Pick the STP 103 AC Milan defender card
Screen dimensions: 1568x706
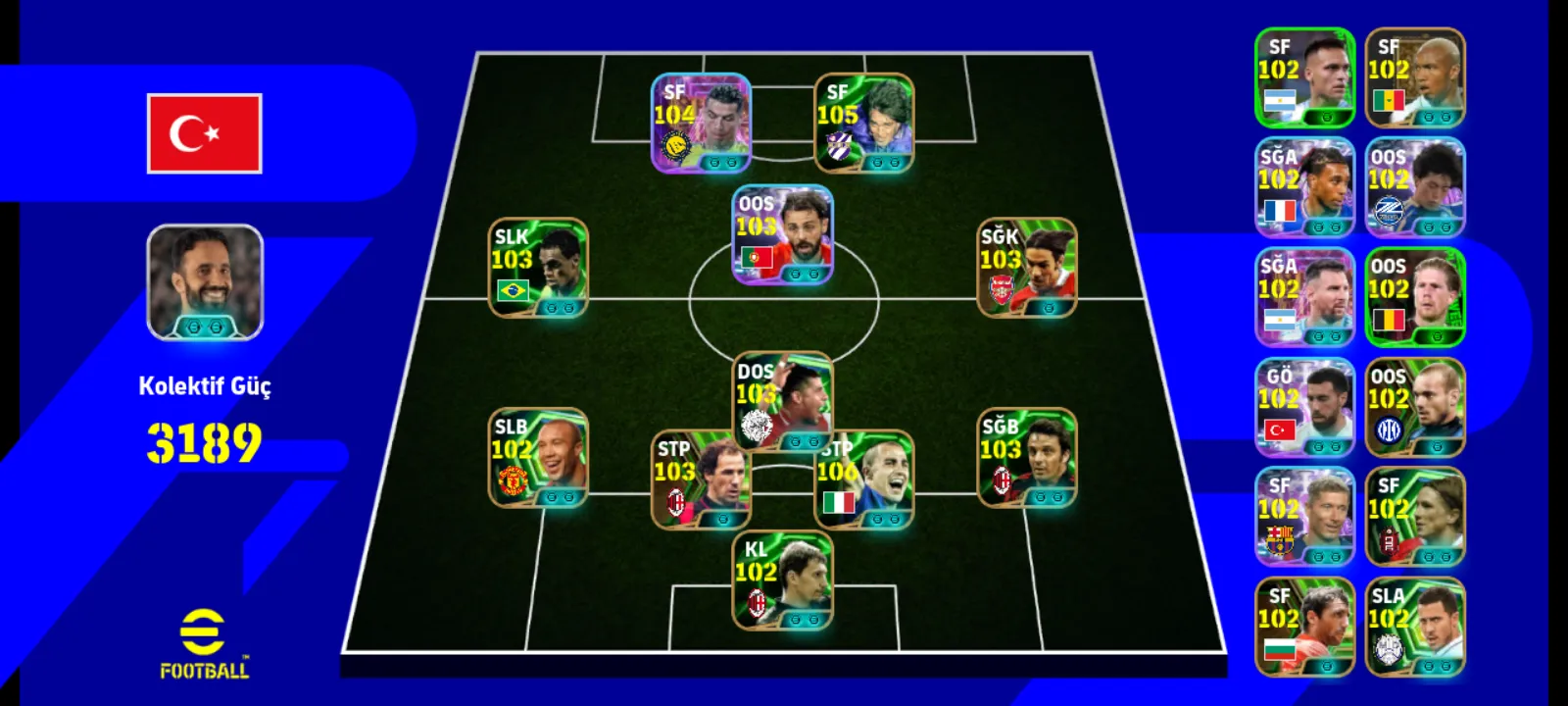pyautogui.click(x=701, y=480)
